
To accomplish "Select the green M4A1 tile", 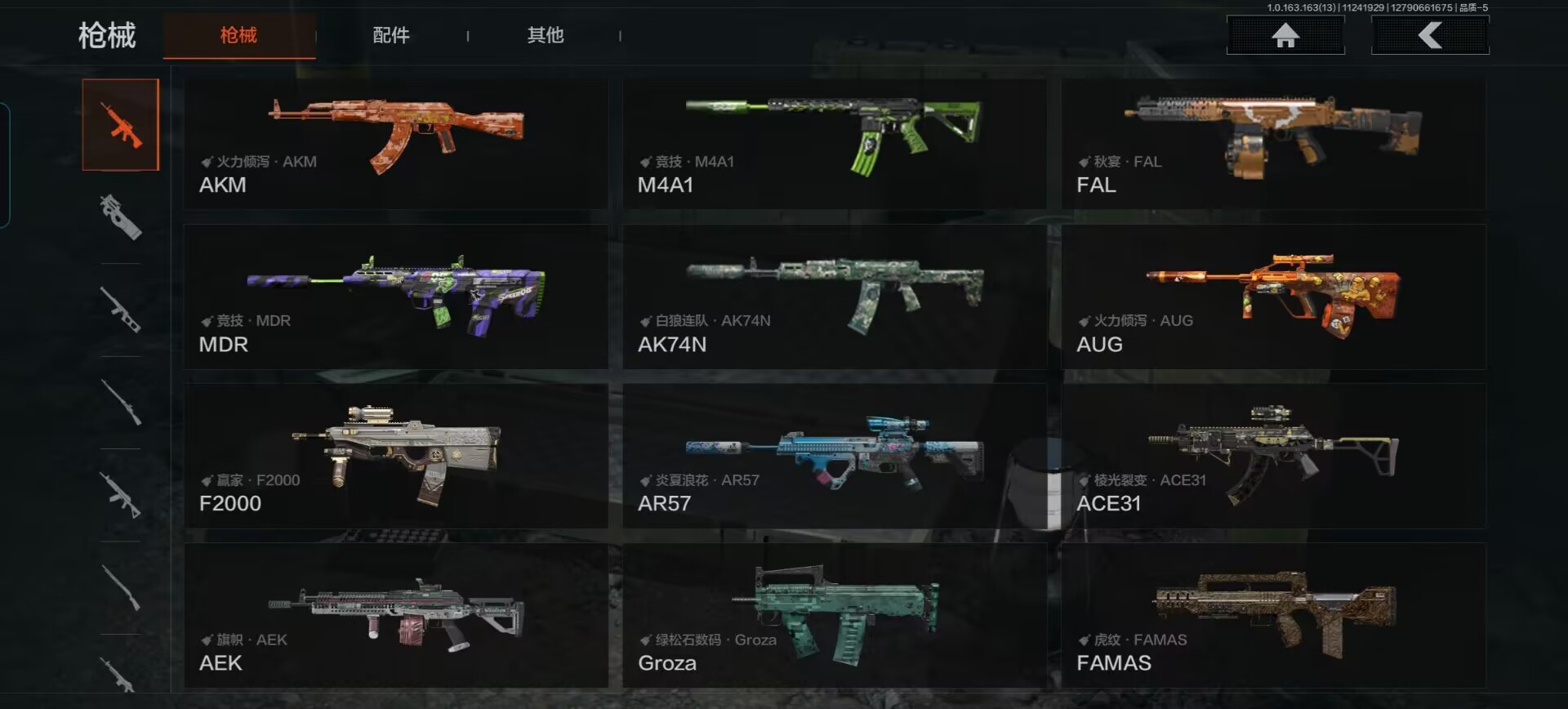I will [x=834, y=143].
